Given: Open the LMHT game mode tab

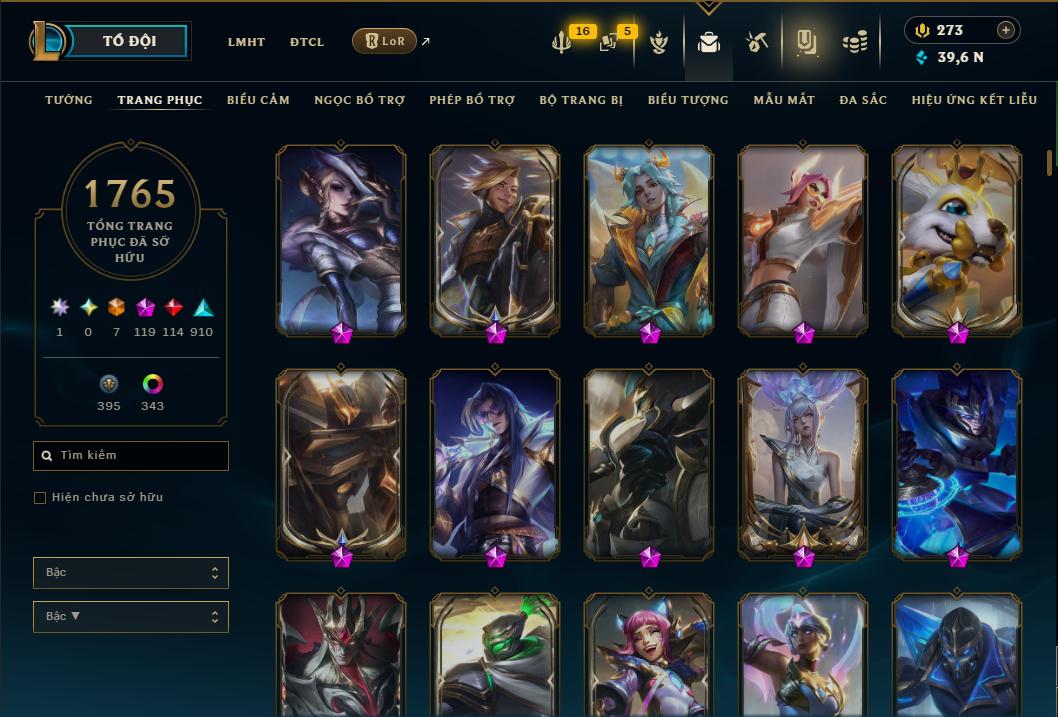Looking at the screenshot, I should [x=246, y=42].
